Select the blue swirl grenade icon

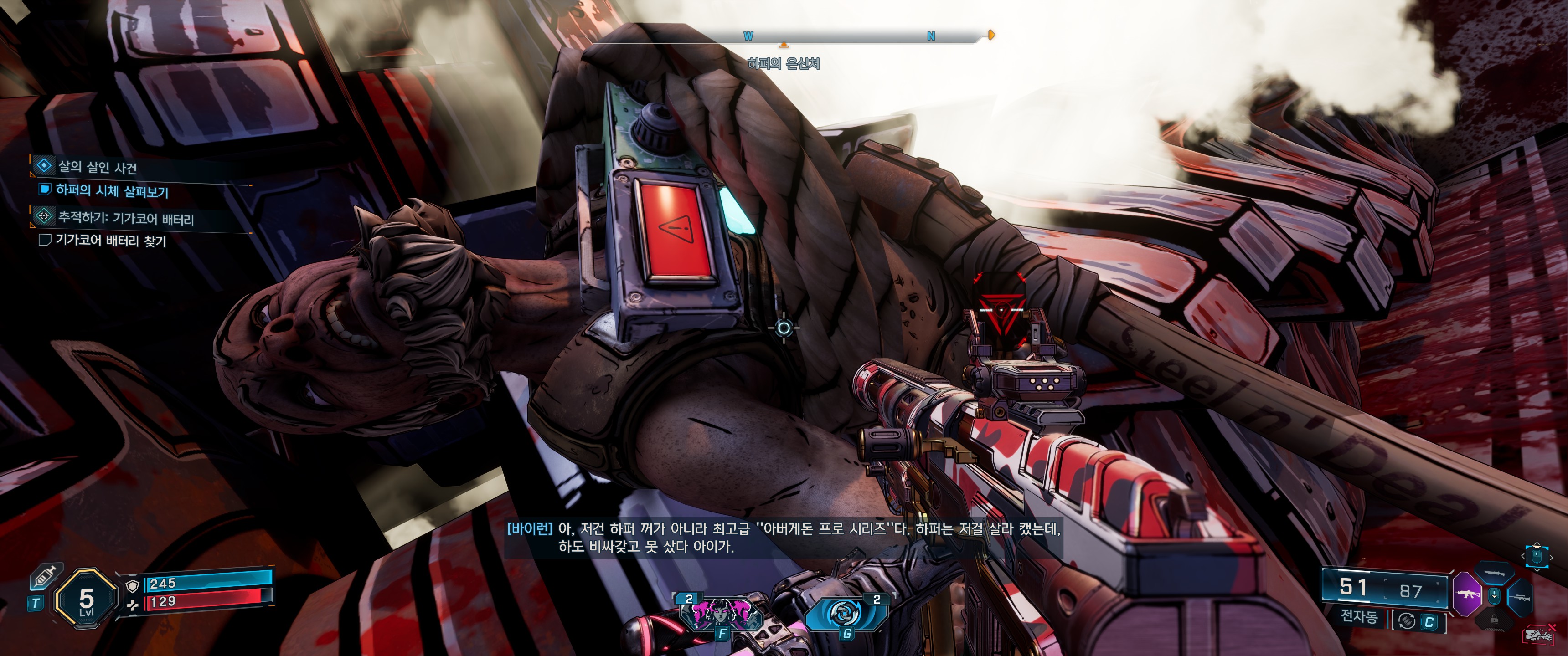pyautogui.click(x=846, y=613)
